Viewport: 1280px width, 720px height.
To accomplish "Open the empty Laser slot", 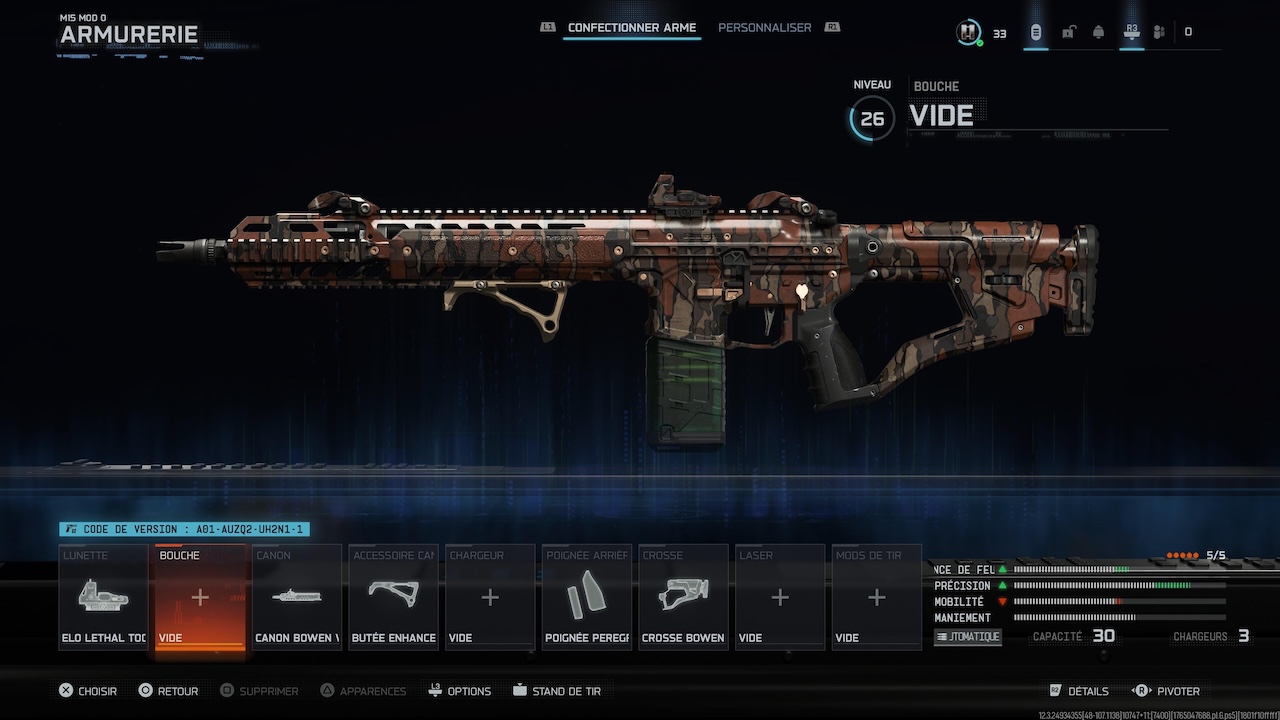I will pos(779,597).
